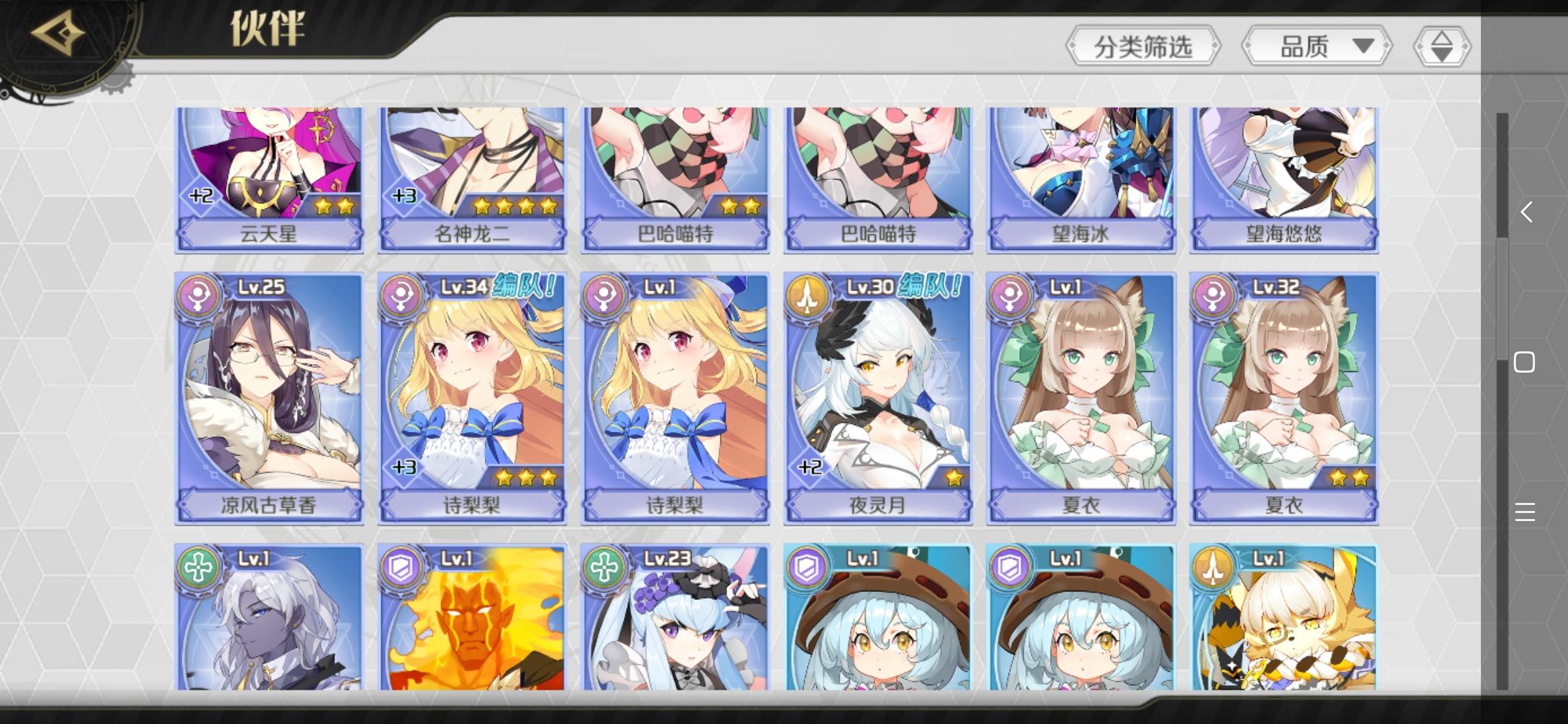Tap the shield icon on the fiery demon card

pyautogui.click(x=401, y=568)
